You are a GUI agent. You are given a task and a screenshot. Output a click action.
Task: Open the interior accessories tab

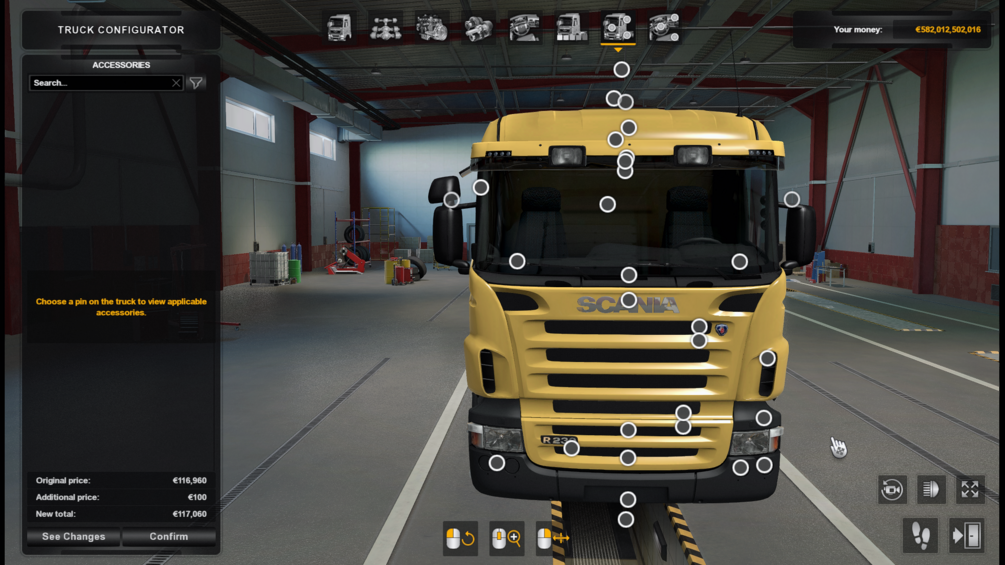pyautogui.click(x=664, y=28)
